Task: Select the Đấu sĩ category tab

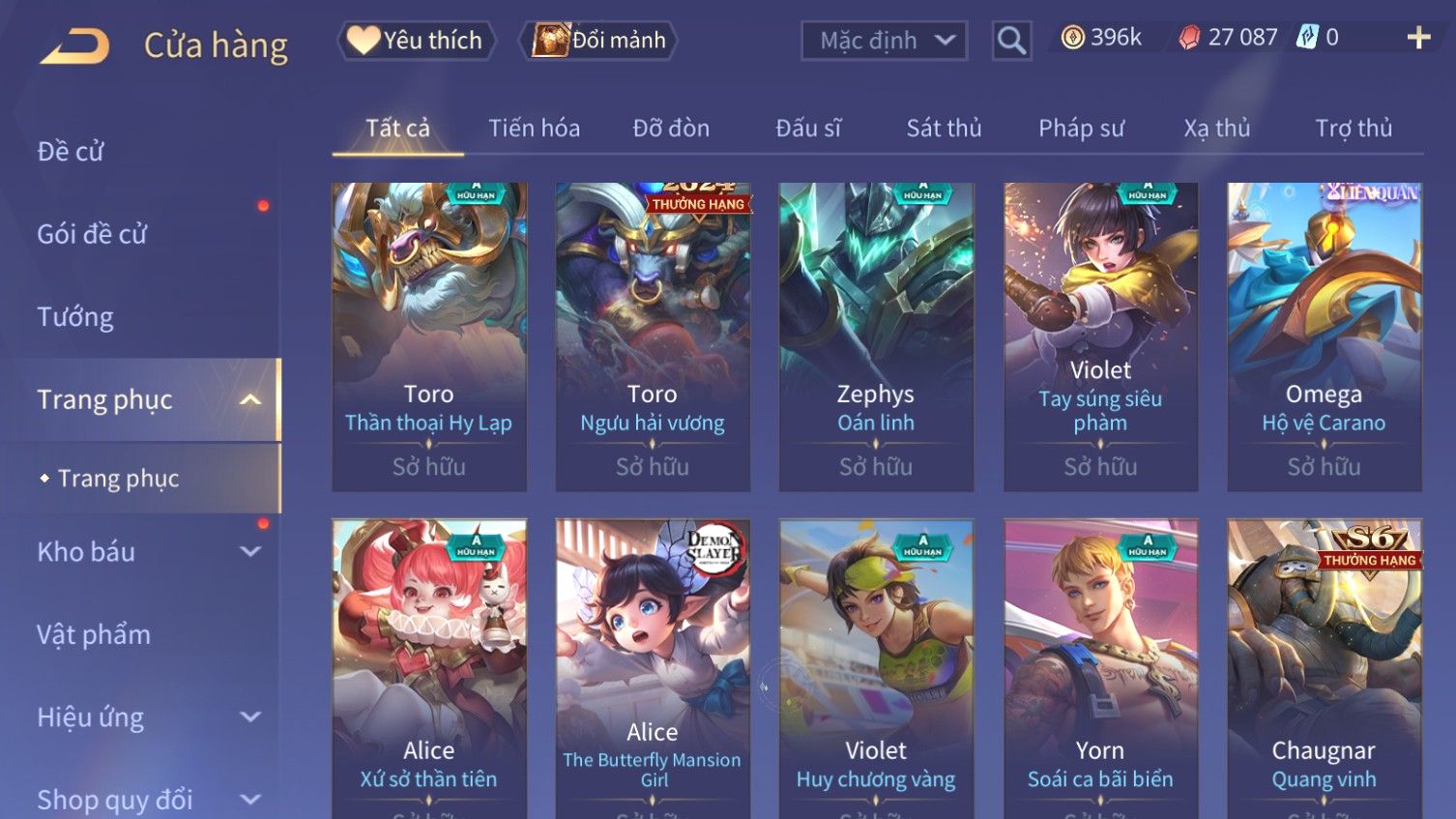Action: (x=808, y=128)
